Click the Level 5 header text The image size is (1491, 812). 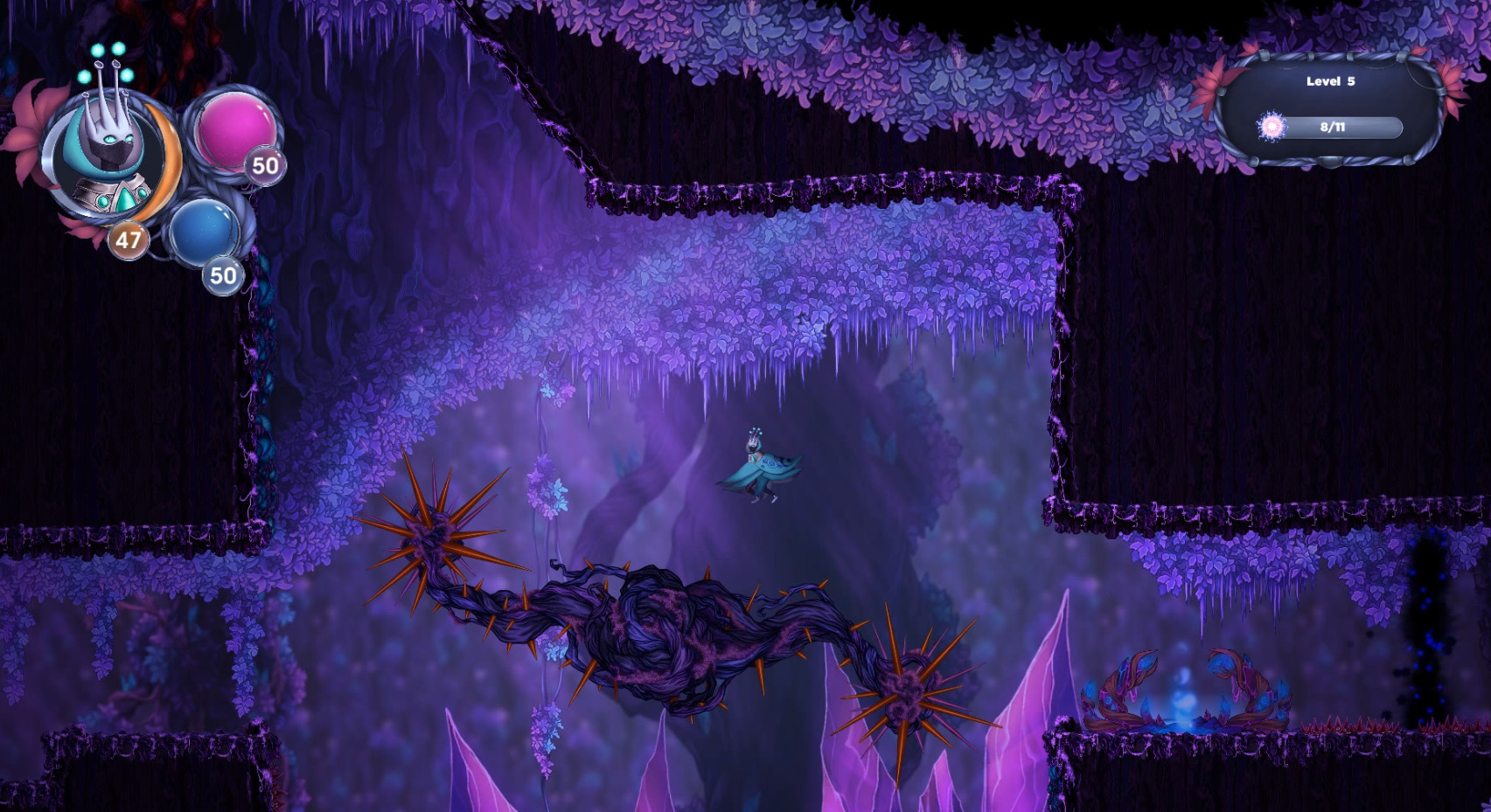[1330, 80]
